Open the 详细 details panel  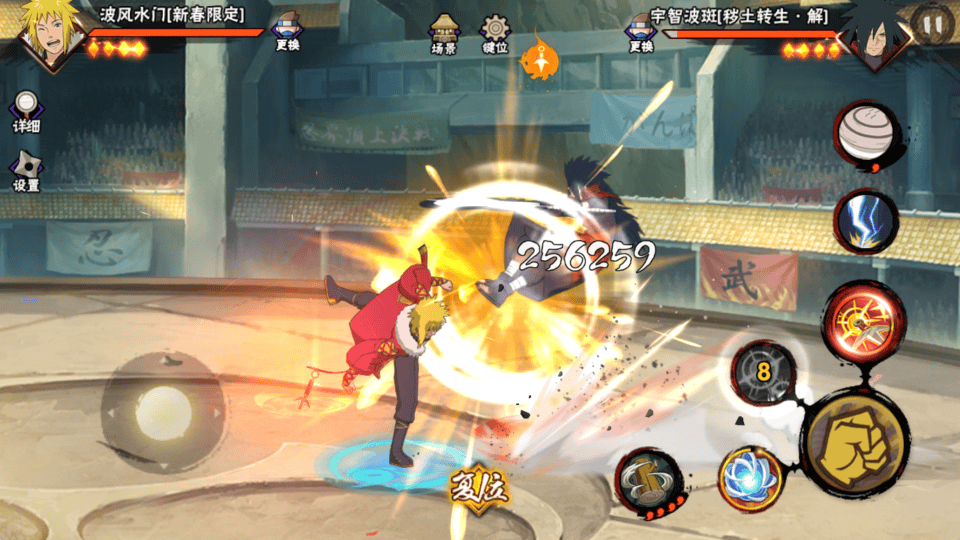[26, 113]
